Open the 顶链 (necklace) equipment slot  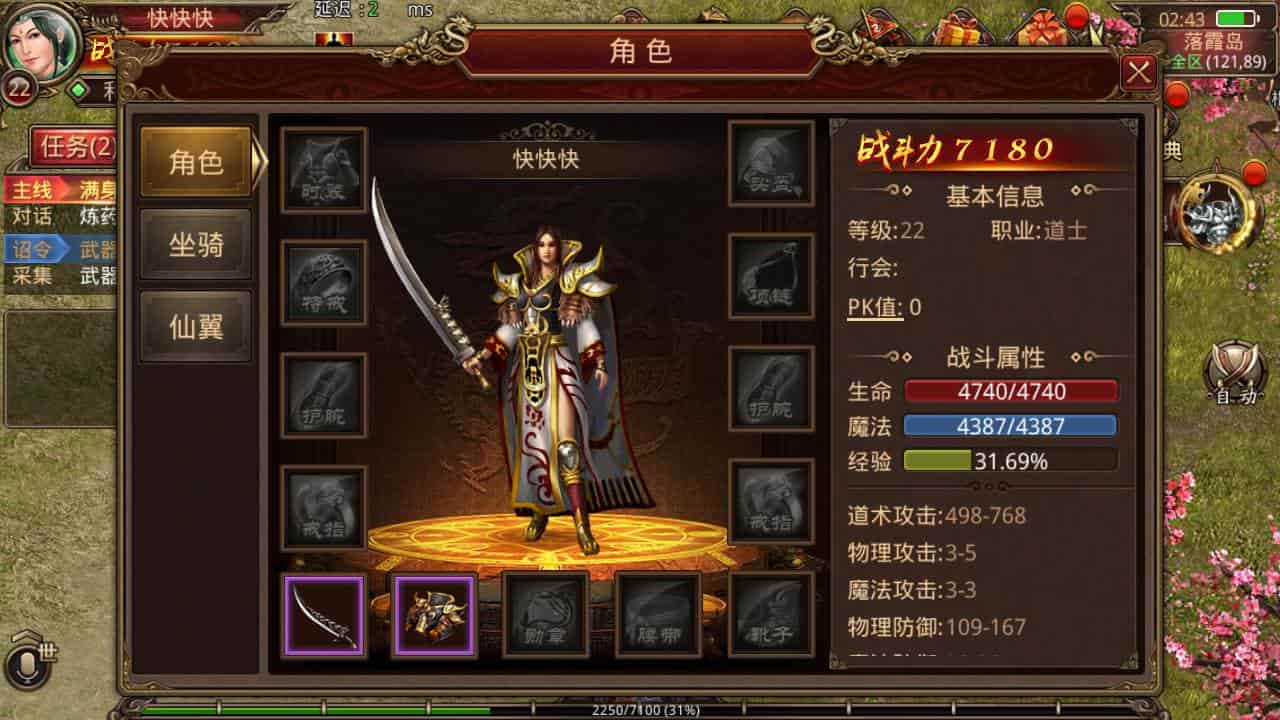770,273
